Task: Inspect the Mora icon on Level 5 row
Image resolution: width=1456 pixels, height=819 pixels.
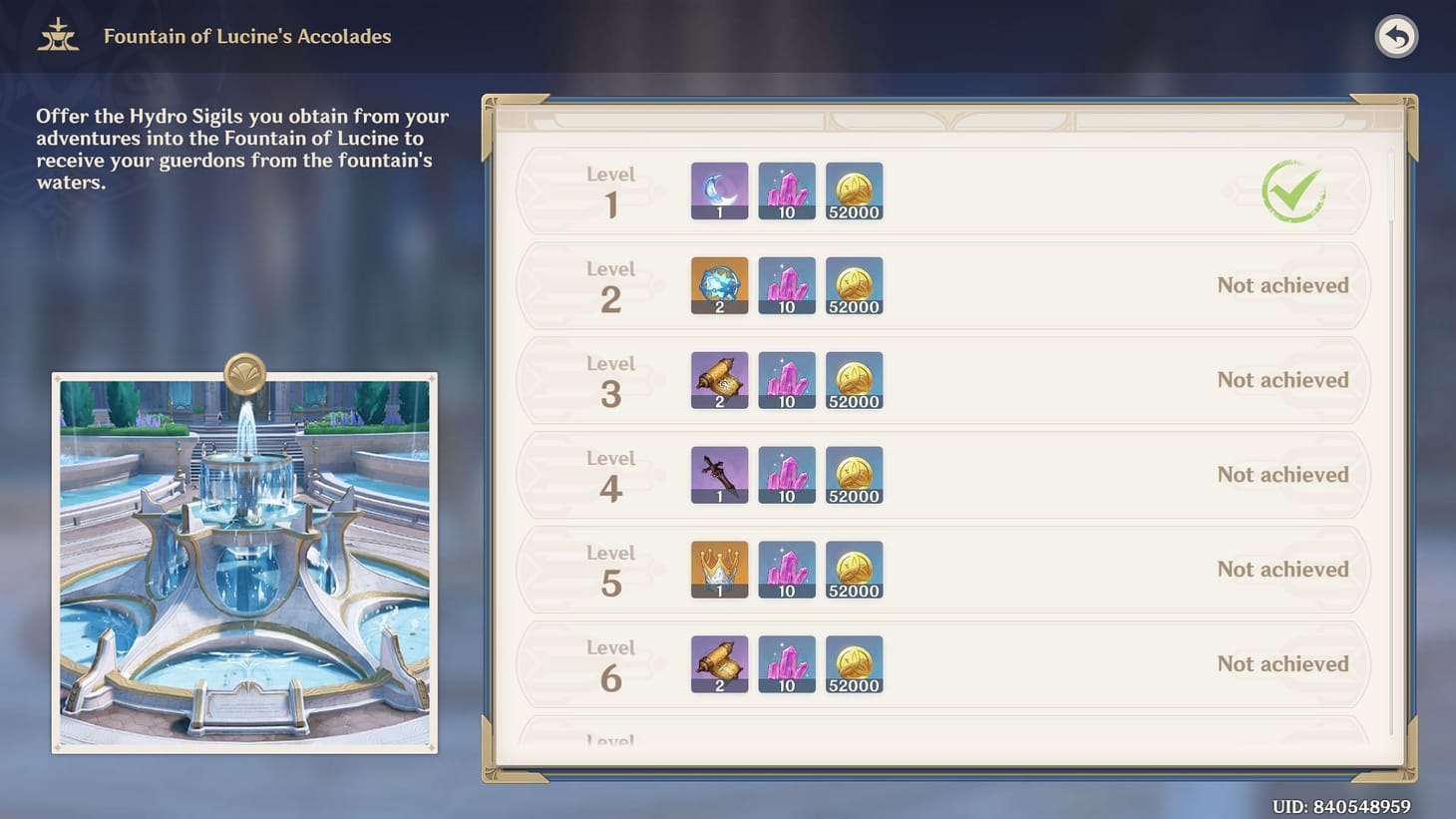Action: (854, 569)
